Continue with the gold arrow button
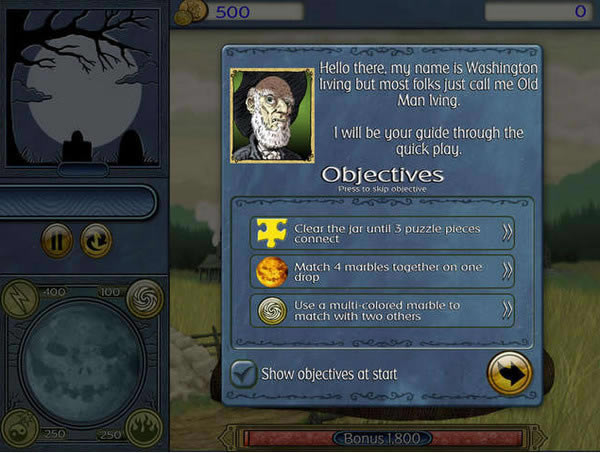This screenshot has height=453, width=600. [x=509, y=374]
